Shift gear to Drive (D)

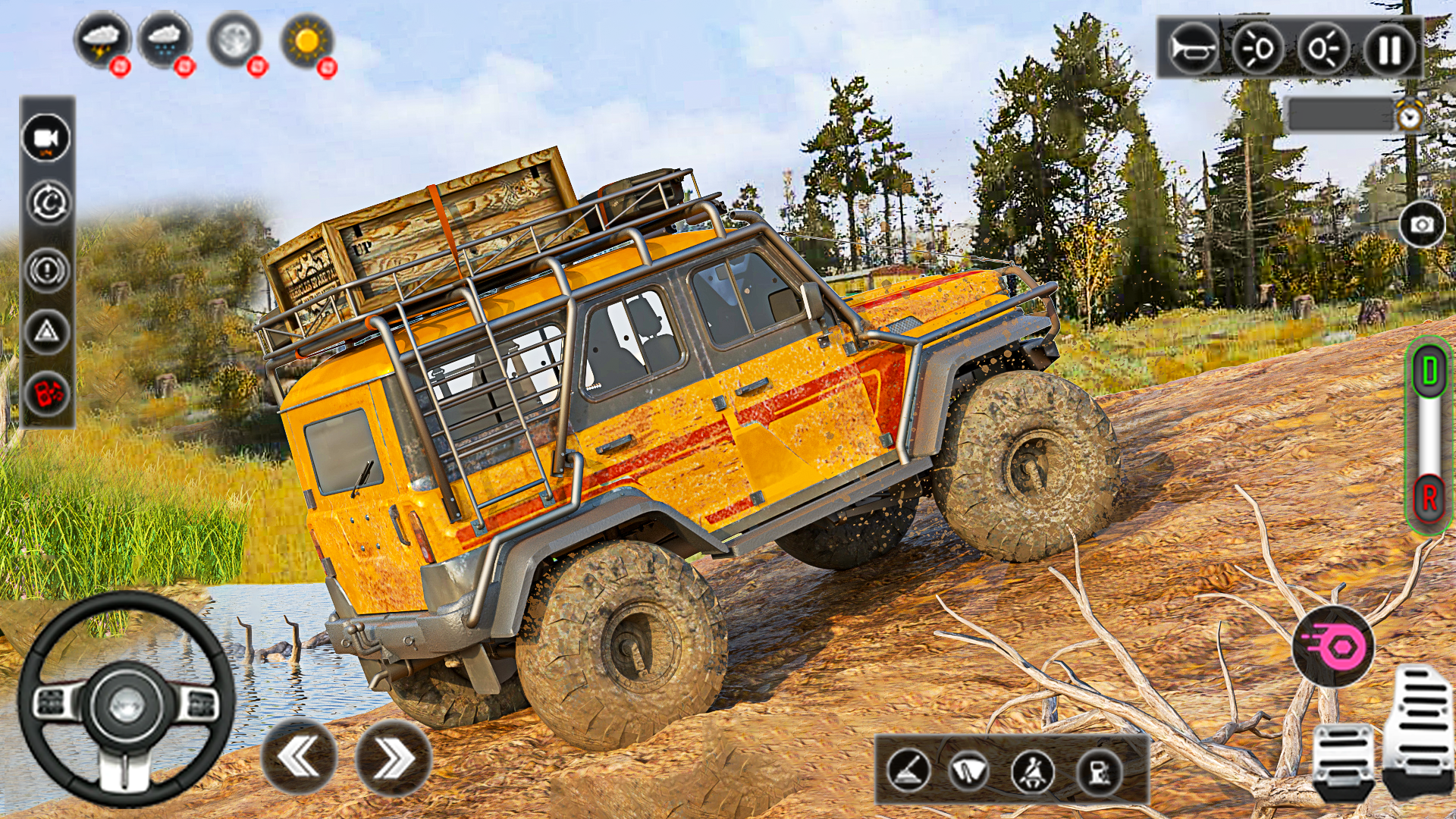click(x=1429, y=372)
